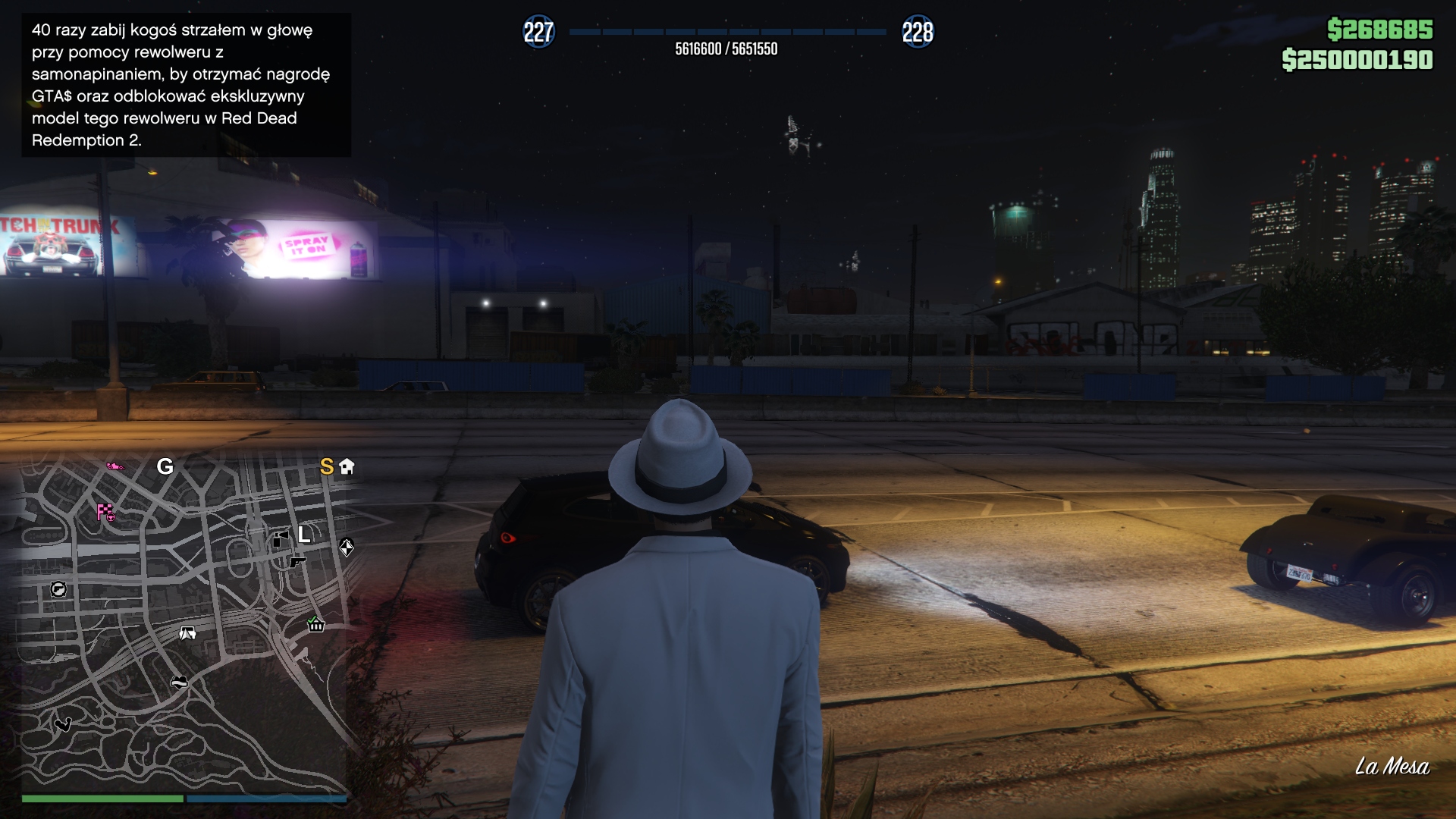Select the white G marker on minimap
The image size is (1456, 819).
(165, 466)
